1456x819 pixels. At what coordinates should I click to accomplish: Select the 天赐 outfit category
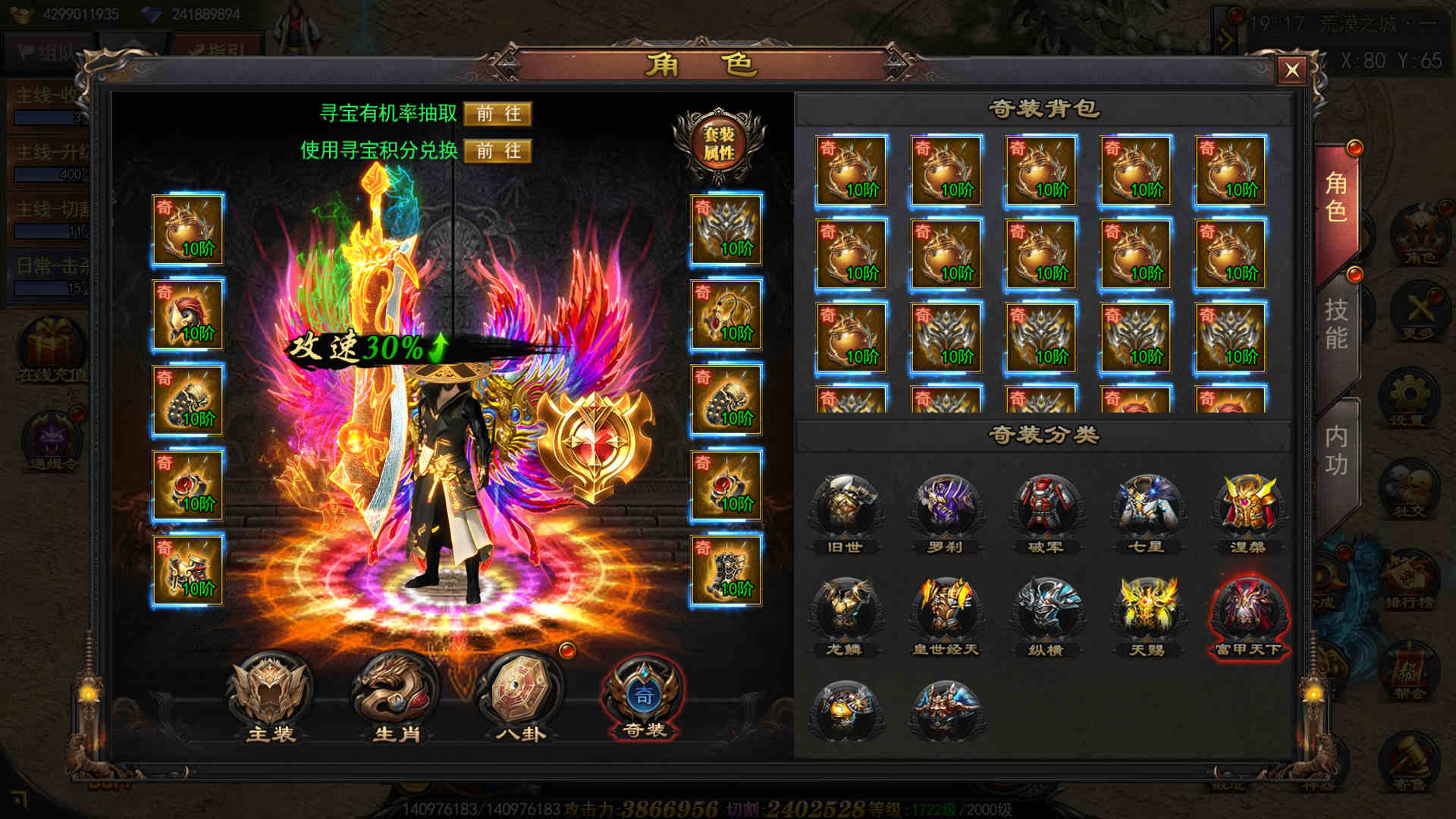point(1146,613)
